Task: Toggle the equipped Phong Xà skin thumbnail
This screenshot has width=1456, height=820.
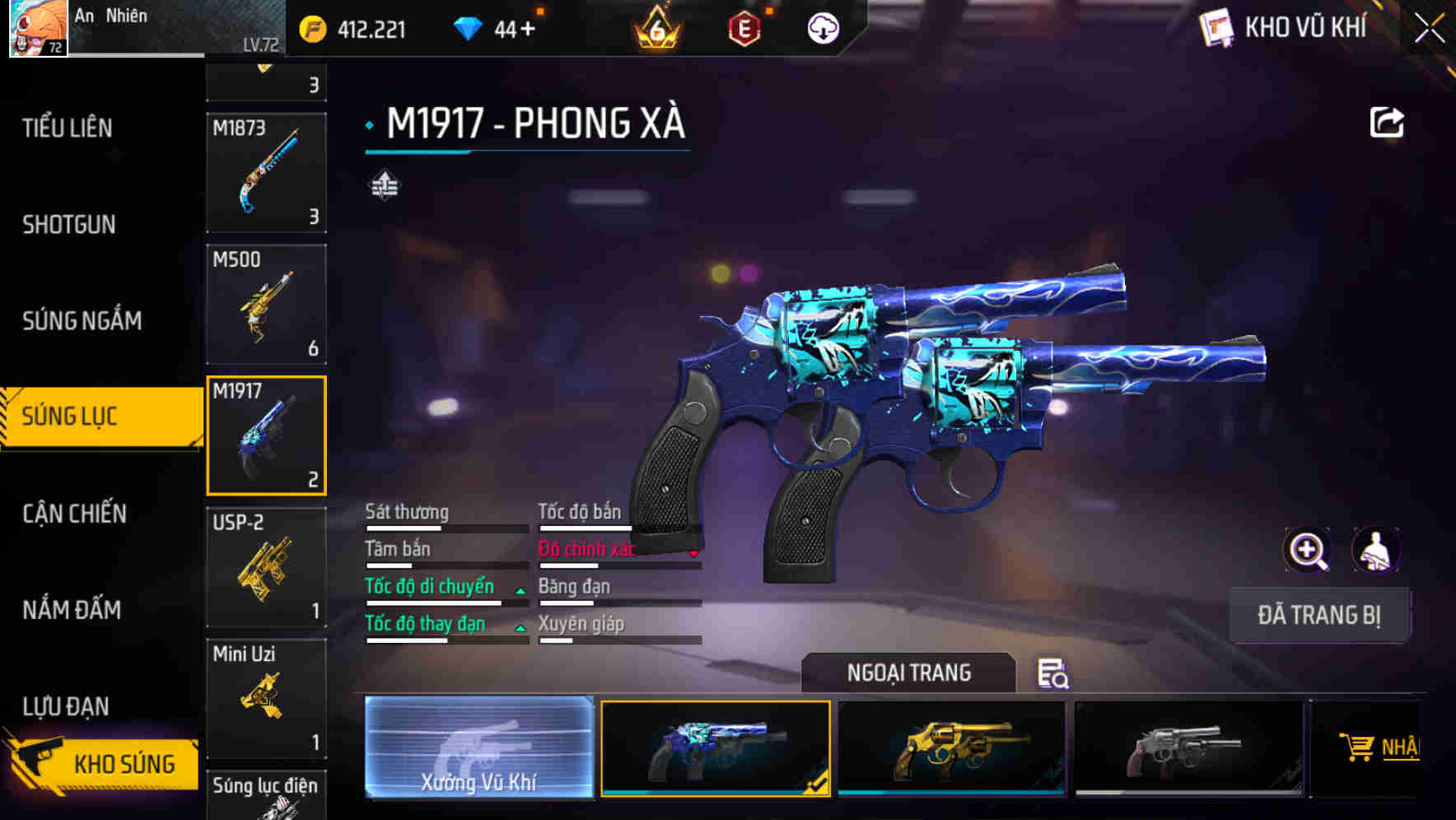Action: click(715, 748)
